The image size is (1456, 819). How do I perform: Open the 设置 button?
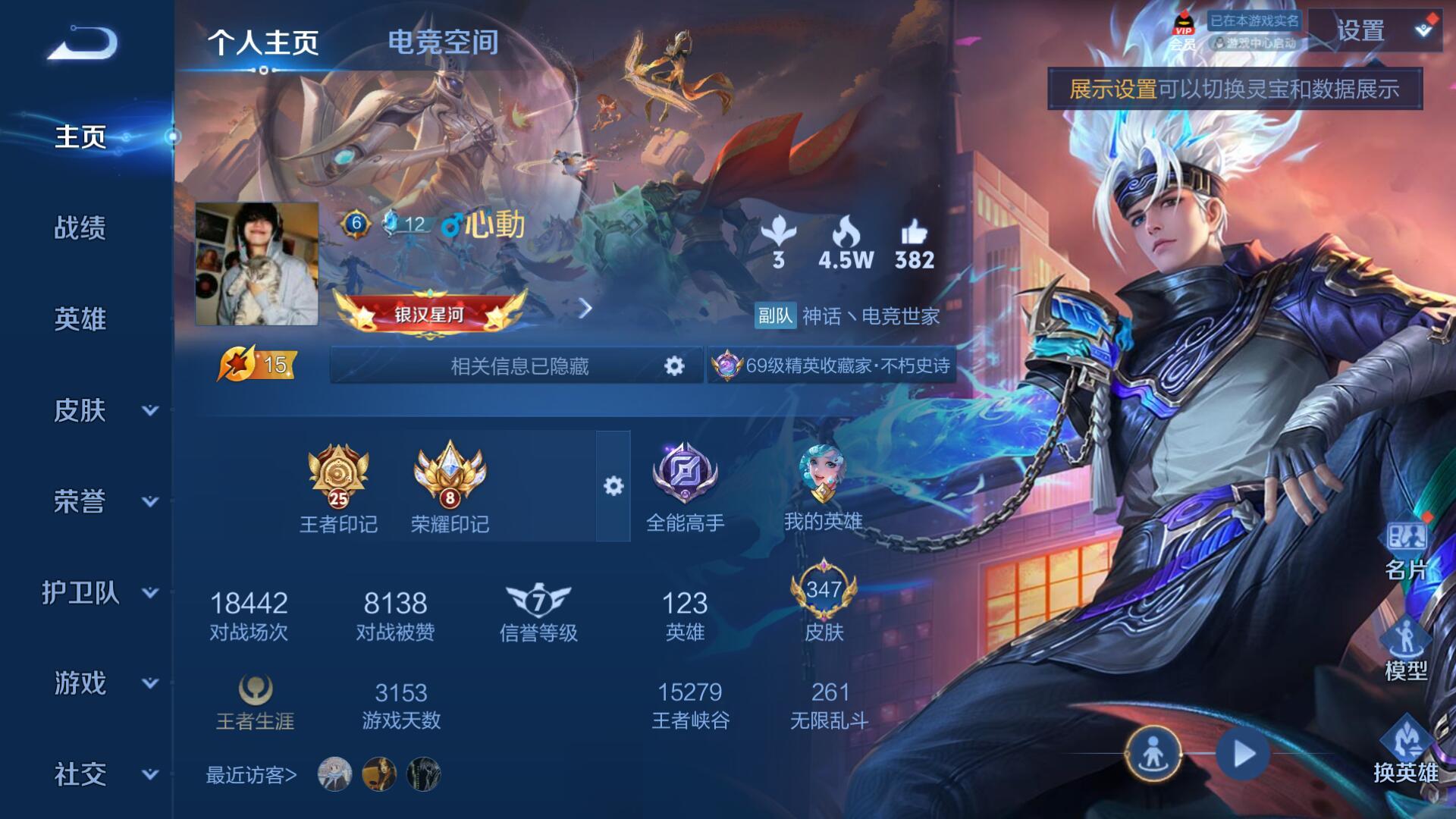coord(1361,32)
